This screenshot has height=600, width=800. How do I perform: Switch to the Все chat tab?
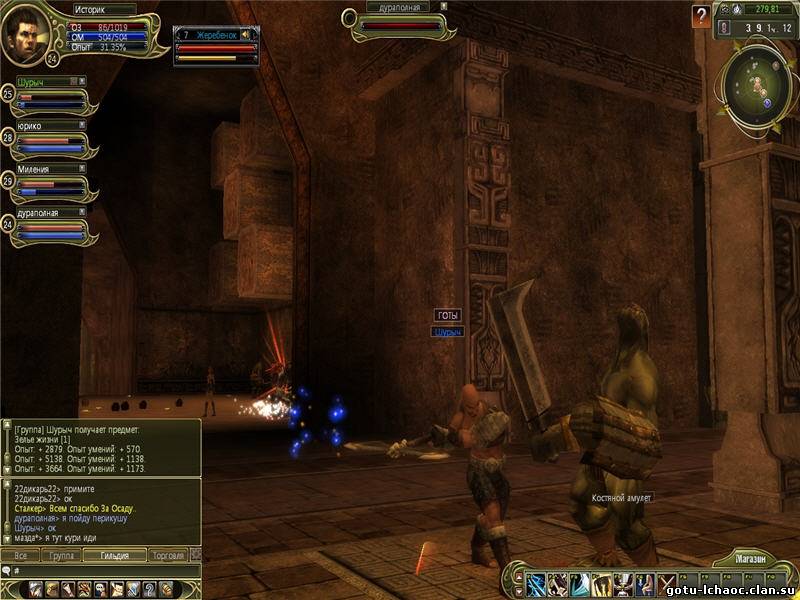coord(20,555)
